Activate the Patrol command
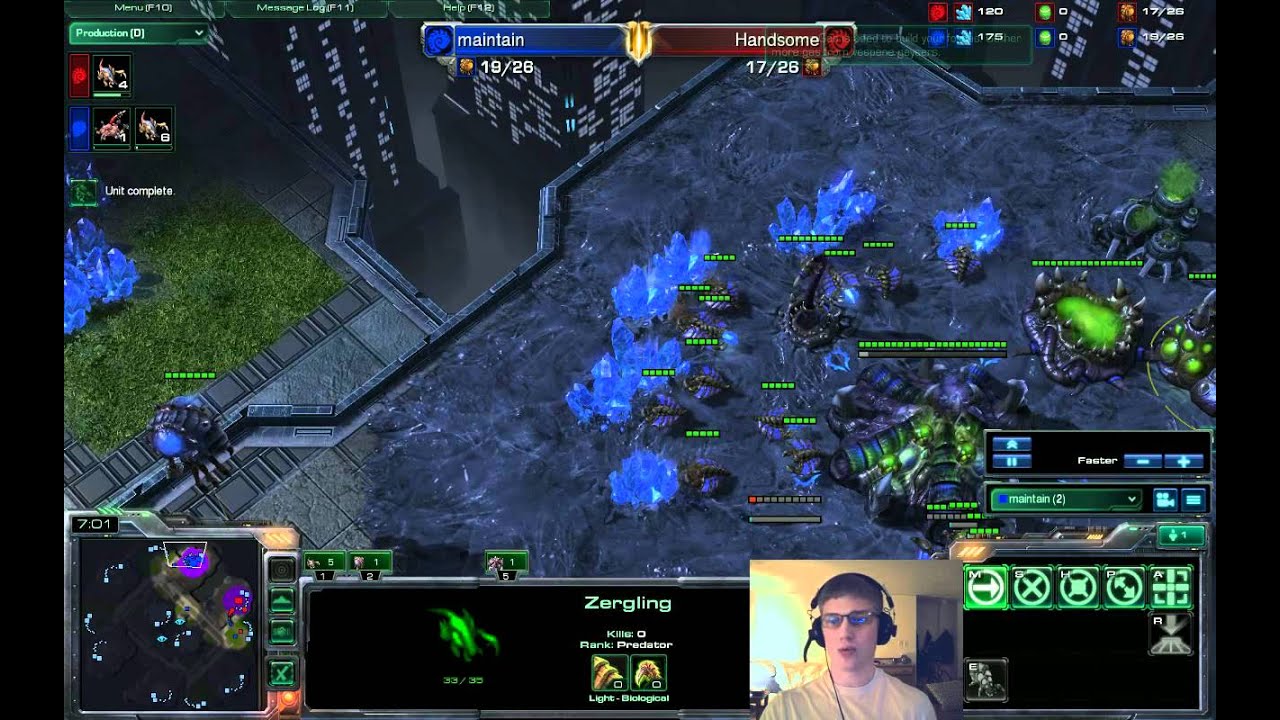The height and width of the screenshot is (720, 1280). coord(1124,587)
